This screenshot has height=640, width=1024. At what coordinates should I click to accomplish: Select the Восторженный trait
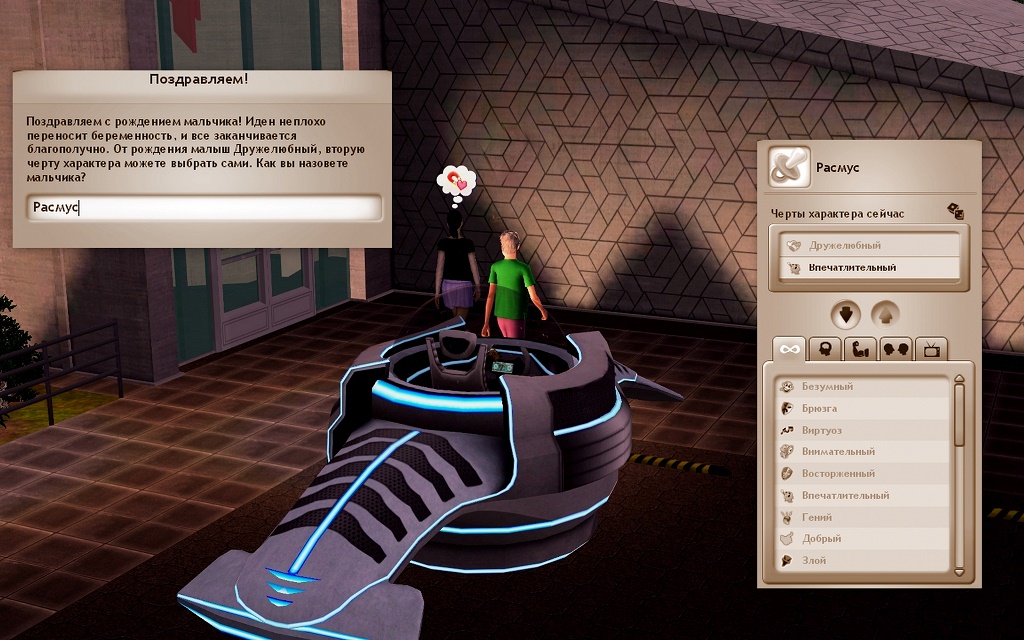pyautogui.click(x=860, y=474)
